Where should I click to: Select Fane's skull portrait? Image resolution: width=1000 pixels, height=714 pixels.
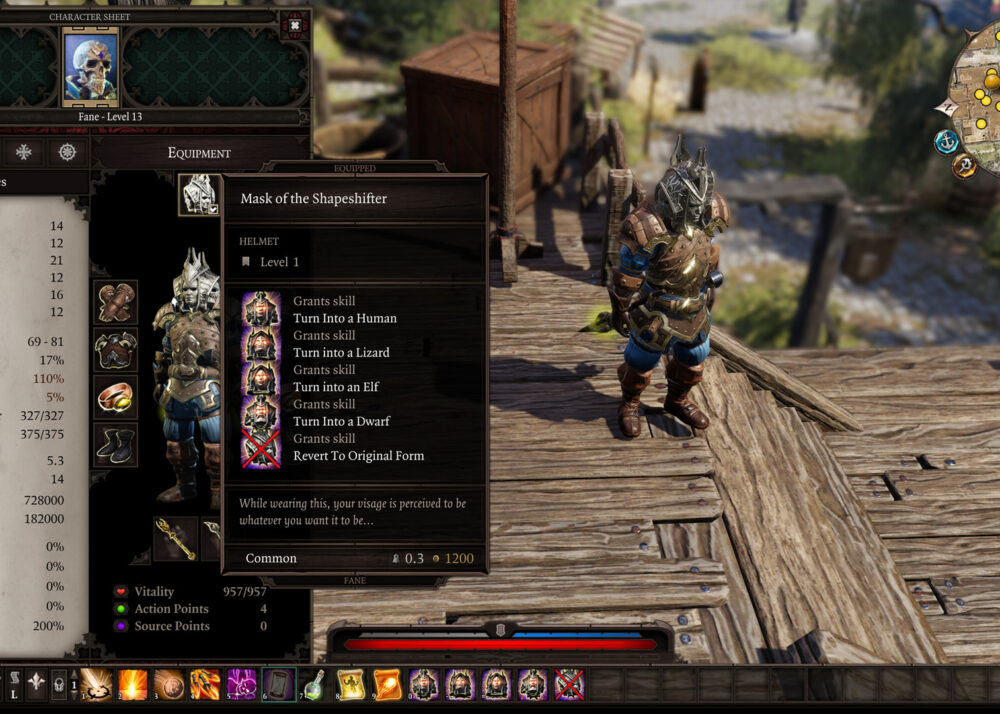click(x=91, y=66)
